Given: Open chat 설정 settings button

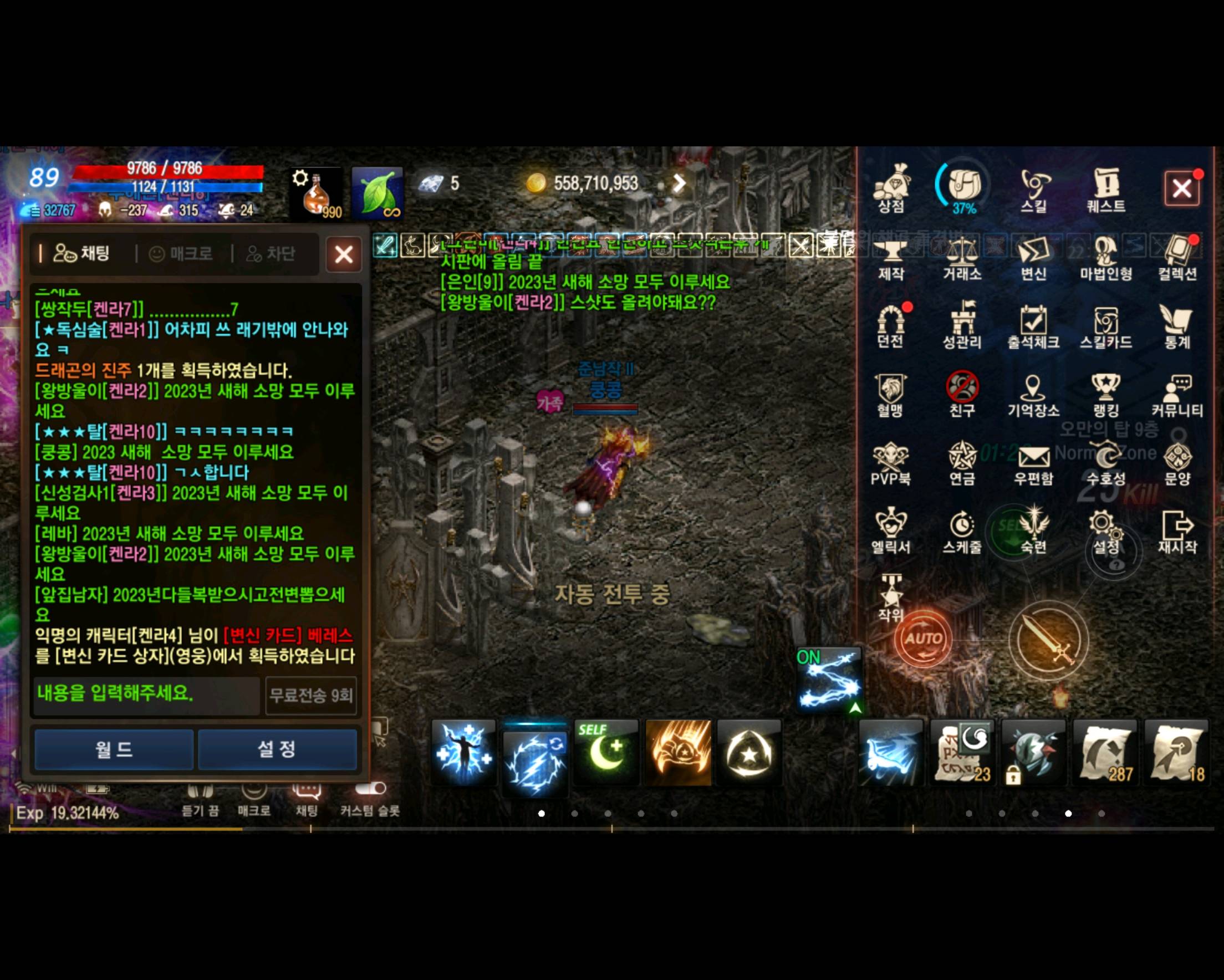Looking at the screenshot, I should click(x=277, y=749).
